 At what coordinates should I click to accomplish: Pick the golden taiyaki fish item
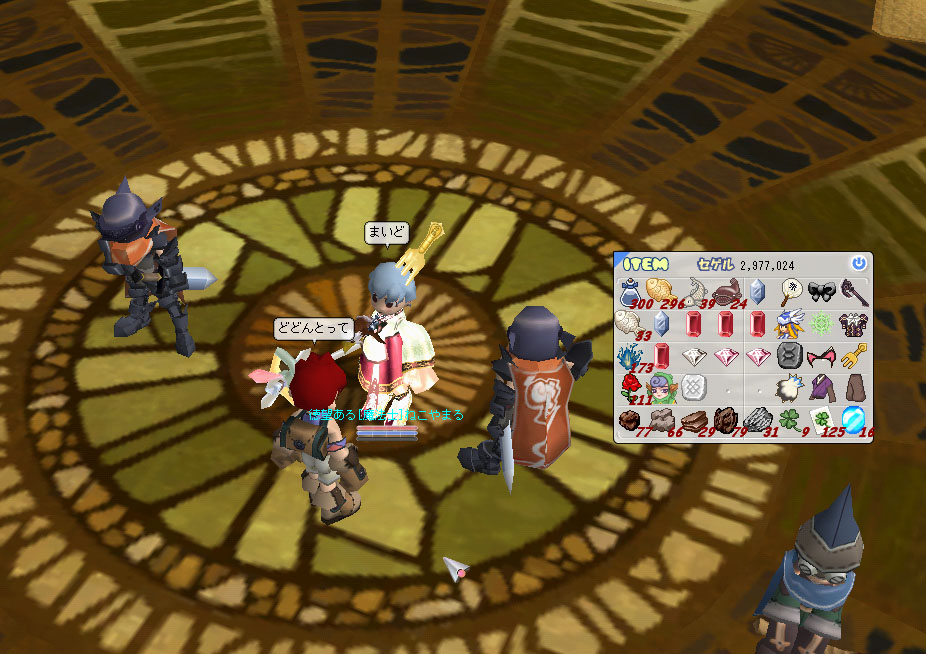(661, 292)
